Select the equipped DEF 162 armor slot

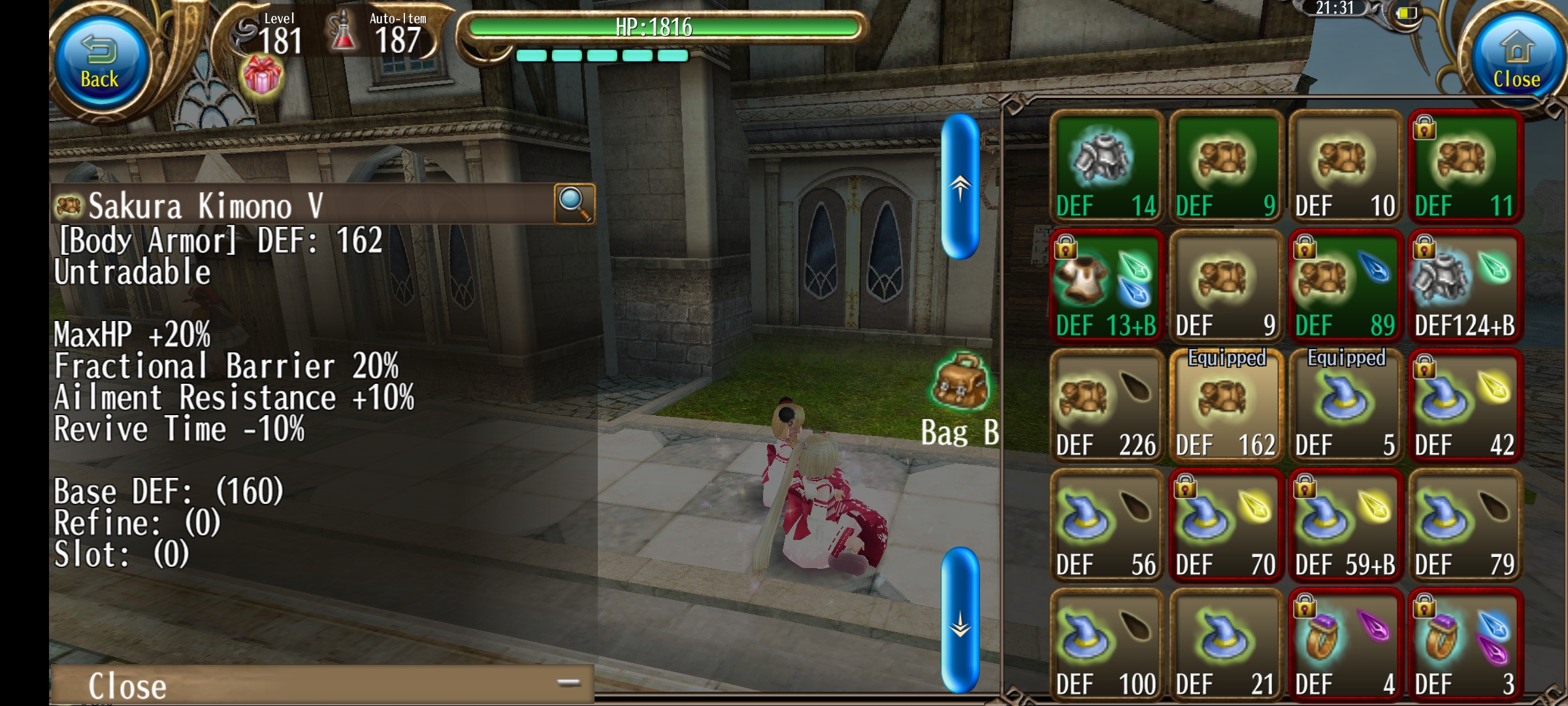(1226, 406)
